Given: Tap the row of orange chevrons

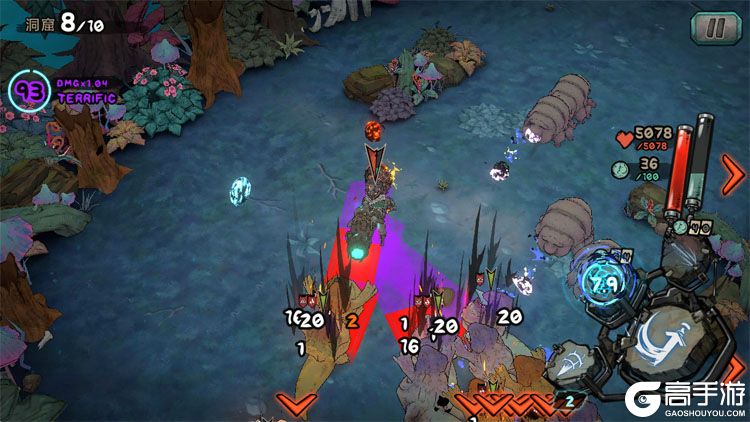Looking at the screenshot, I should click(x=503, y=404).
